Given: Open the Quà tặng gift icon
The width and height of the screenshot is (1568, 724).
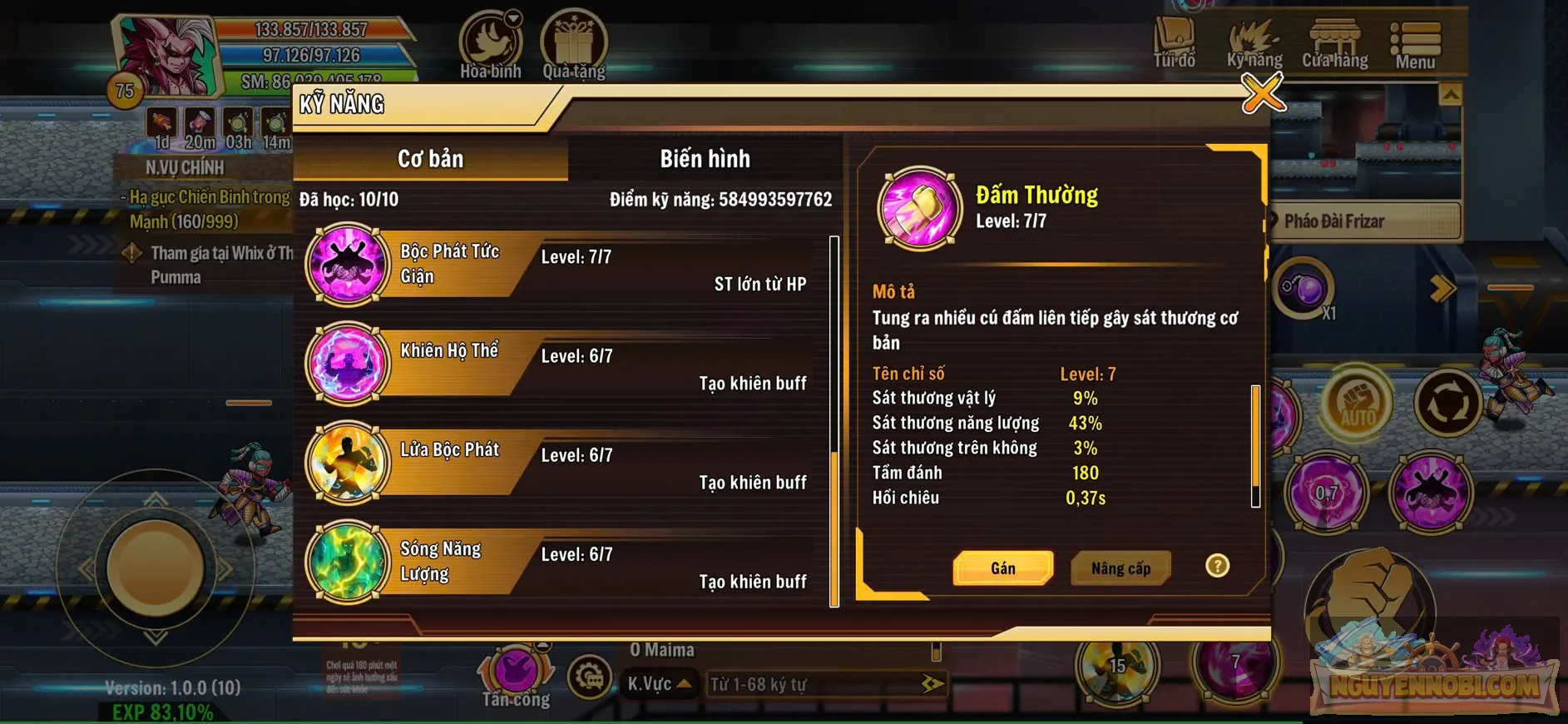Looking at the screenshot, I should point(573,37).
